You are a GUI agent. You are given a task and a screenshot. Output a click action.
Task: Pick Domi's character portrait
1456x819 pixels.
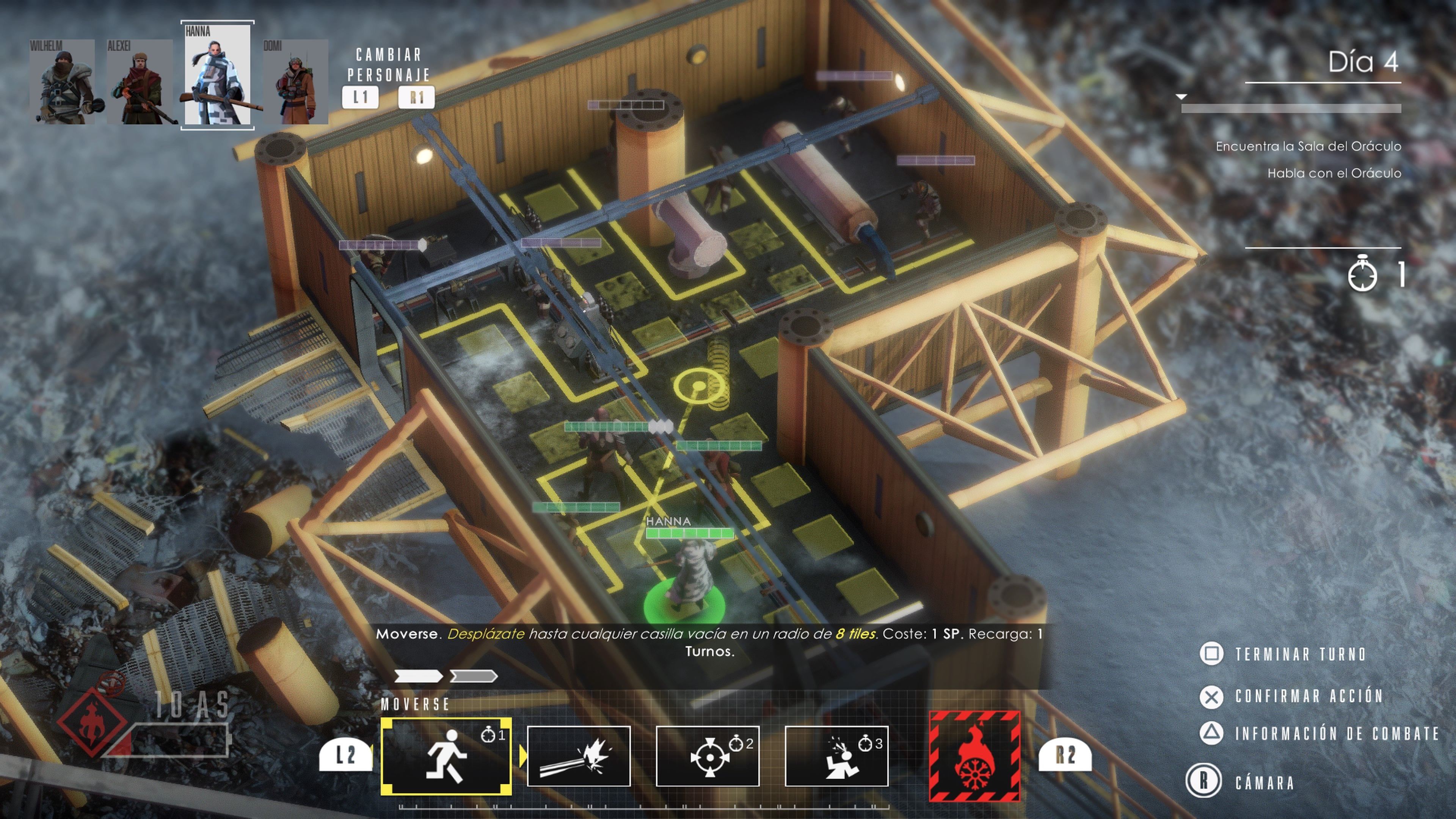coord(295,82)
